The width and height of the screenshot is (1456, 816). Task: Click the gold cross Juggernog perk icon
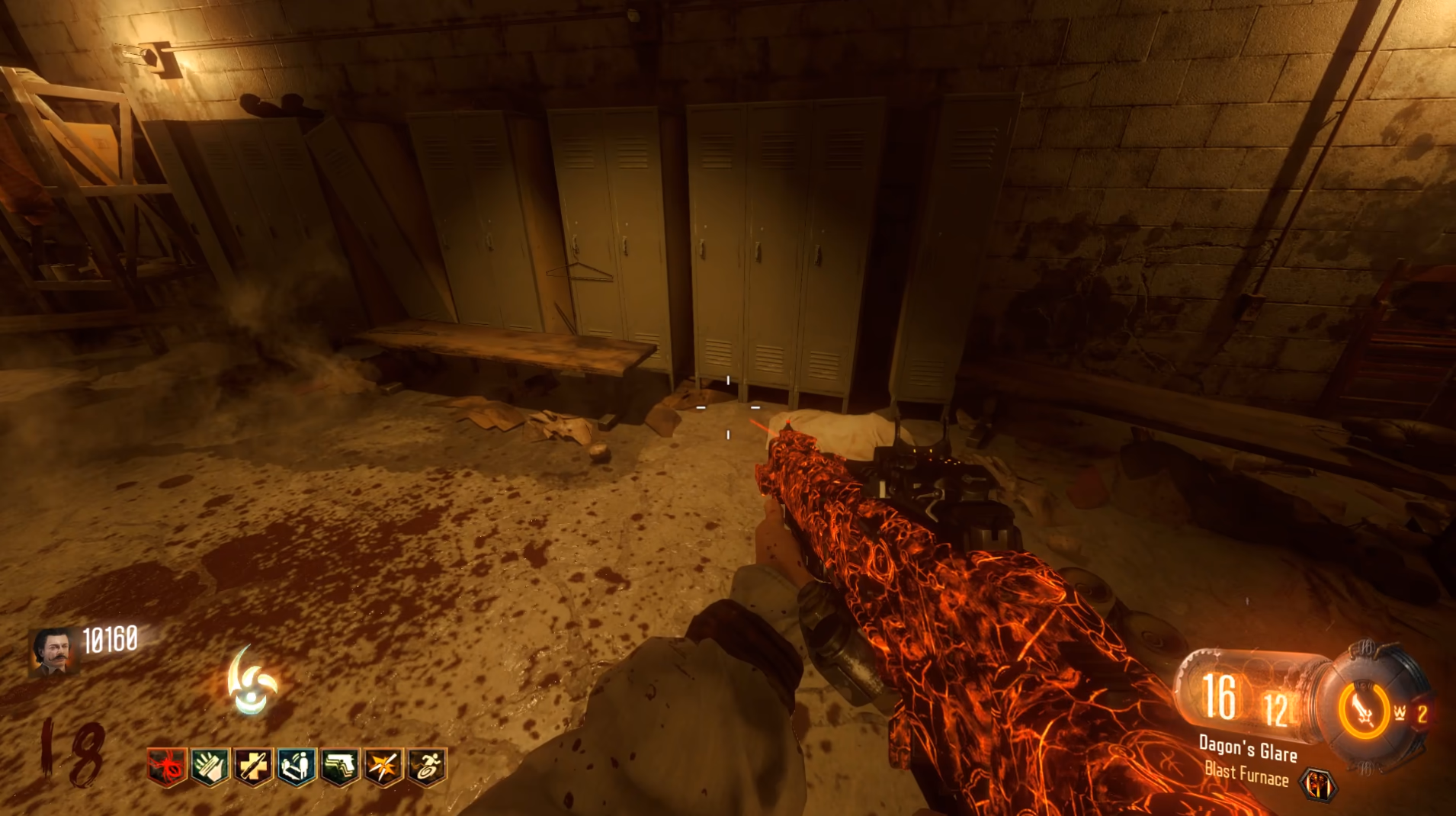252,766
